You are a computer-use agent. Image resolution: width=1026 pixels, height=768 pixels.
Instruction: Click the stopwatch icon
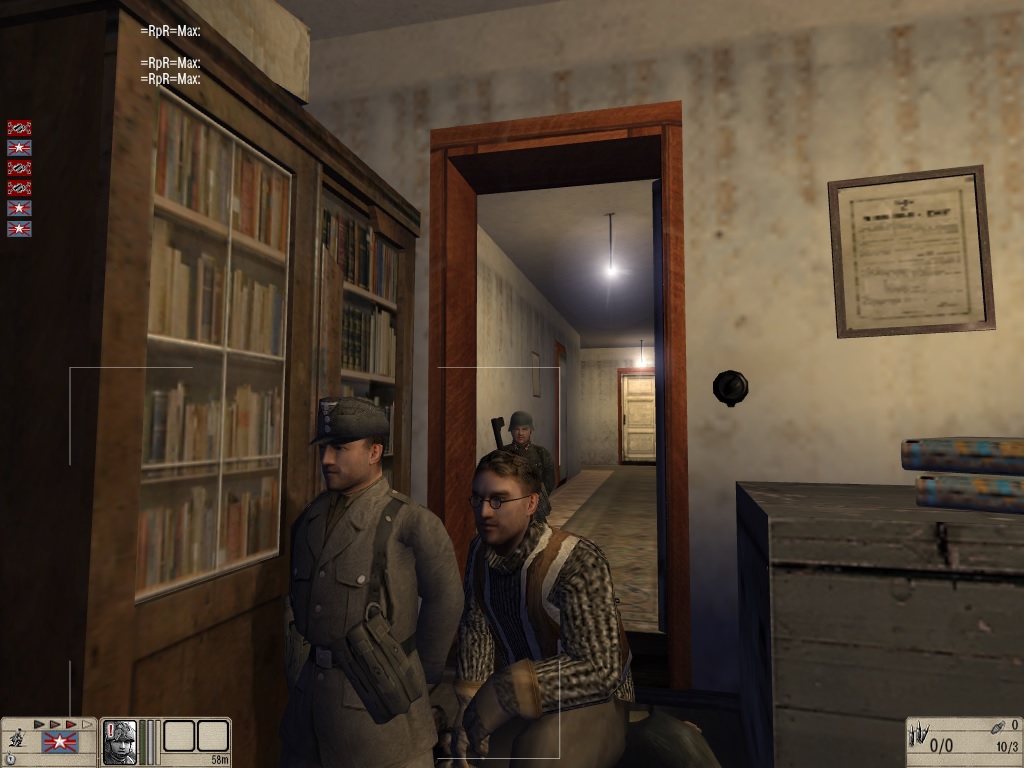[x=9, y=758]
